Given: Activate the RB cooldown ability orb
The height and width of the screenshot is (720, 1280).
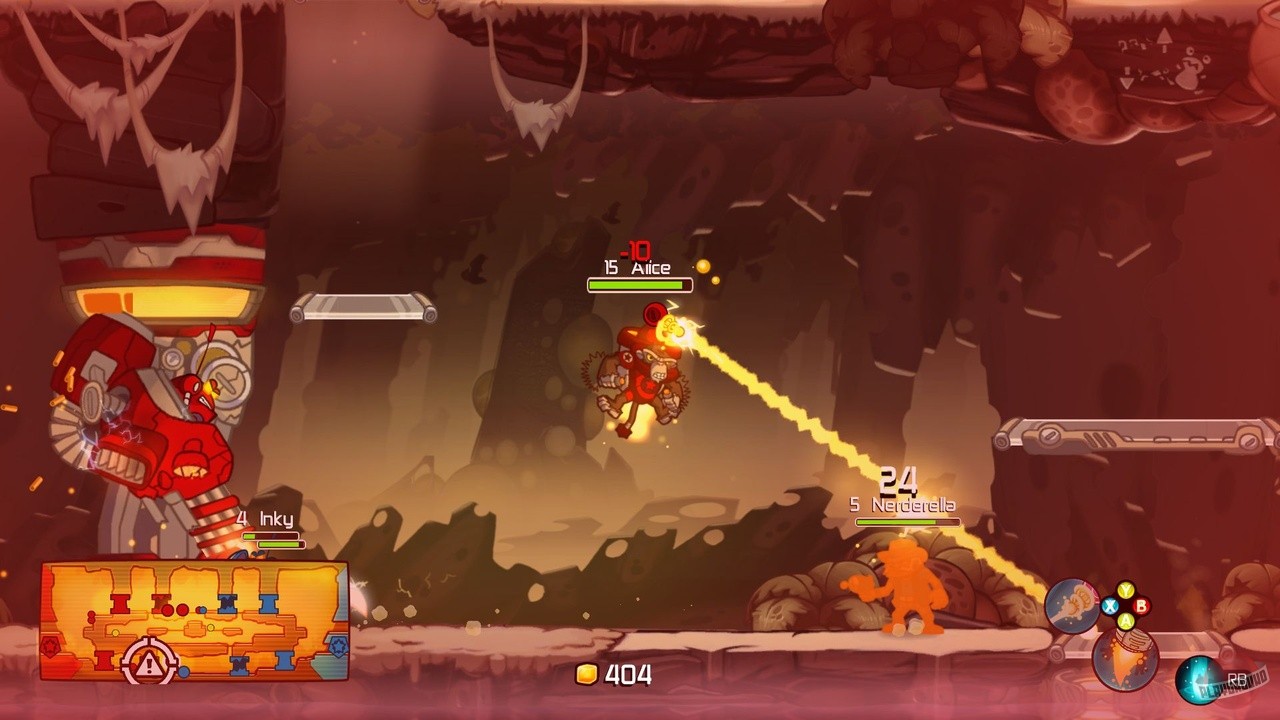Looking at the screenshot, I should 1197,678.
